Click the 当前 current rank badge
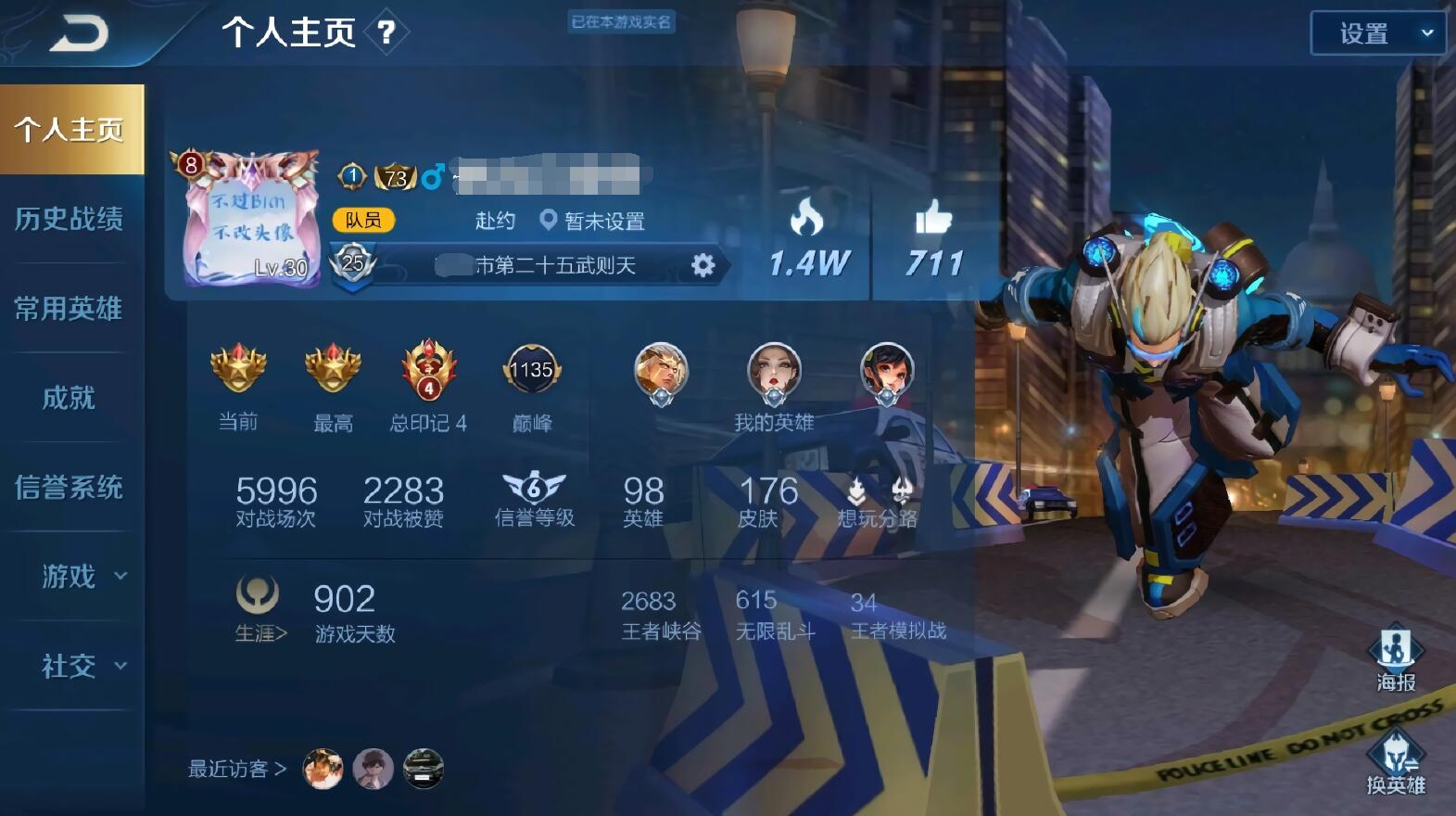Image resolution: width=1456 pixels, height=816 pixels. (237, 369)
